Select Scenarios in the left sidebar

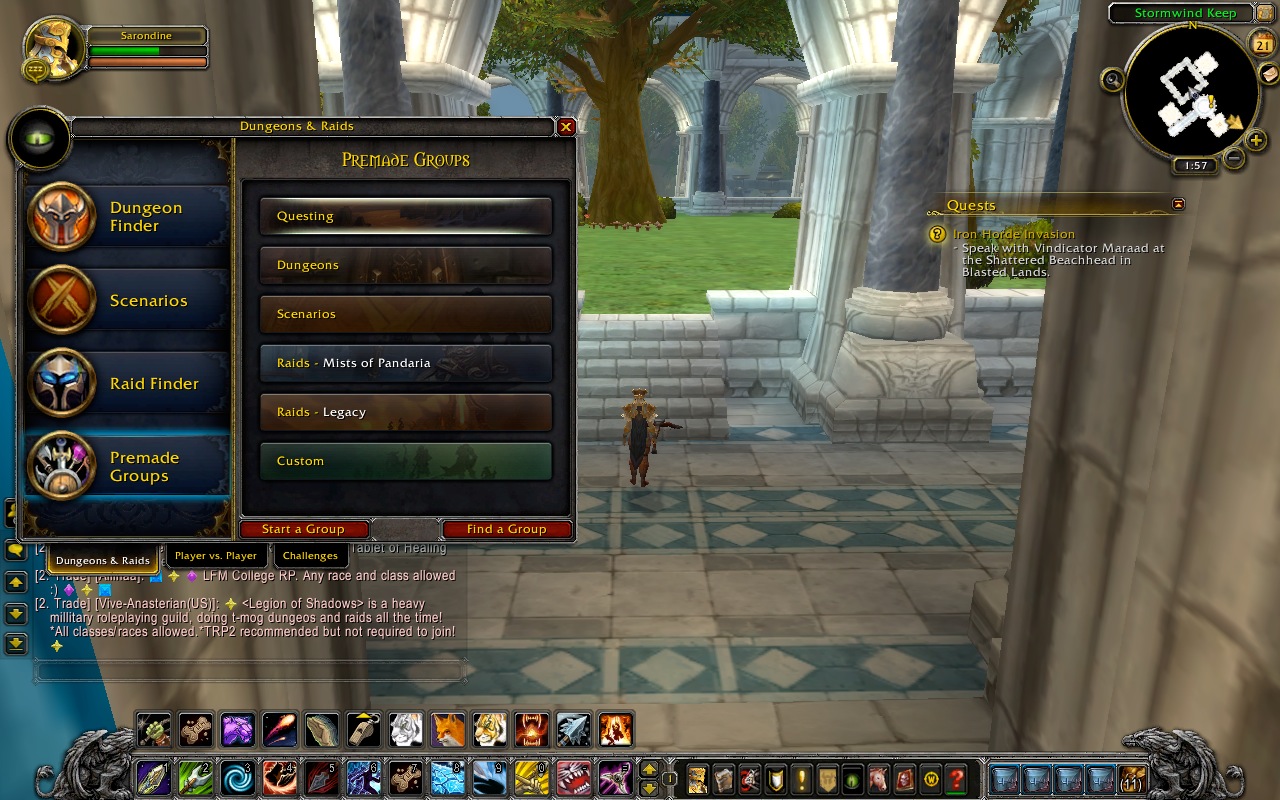coord(128,300)
